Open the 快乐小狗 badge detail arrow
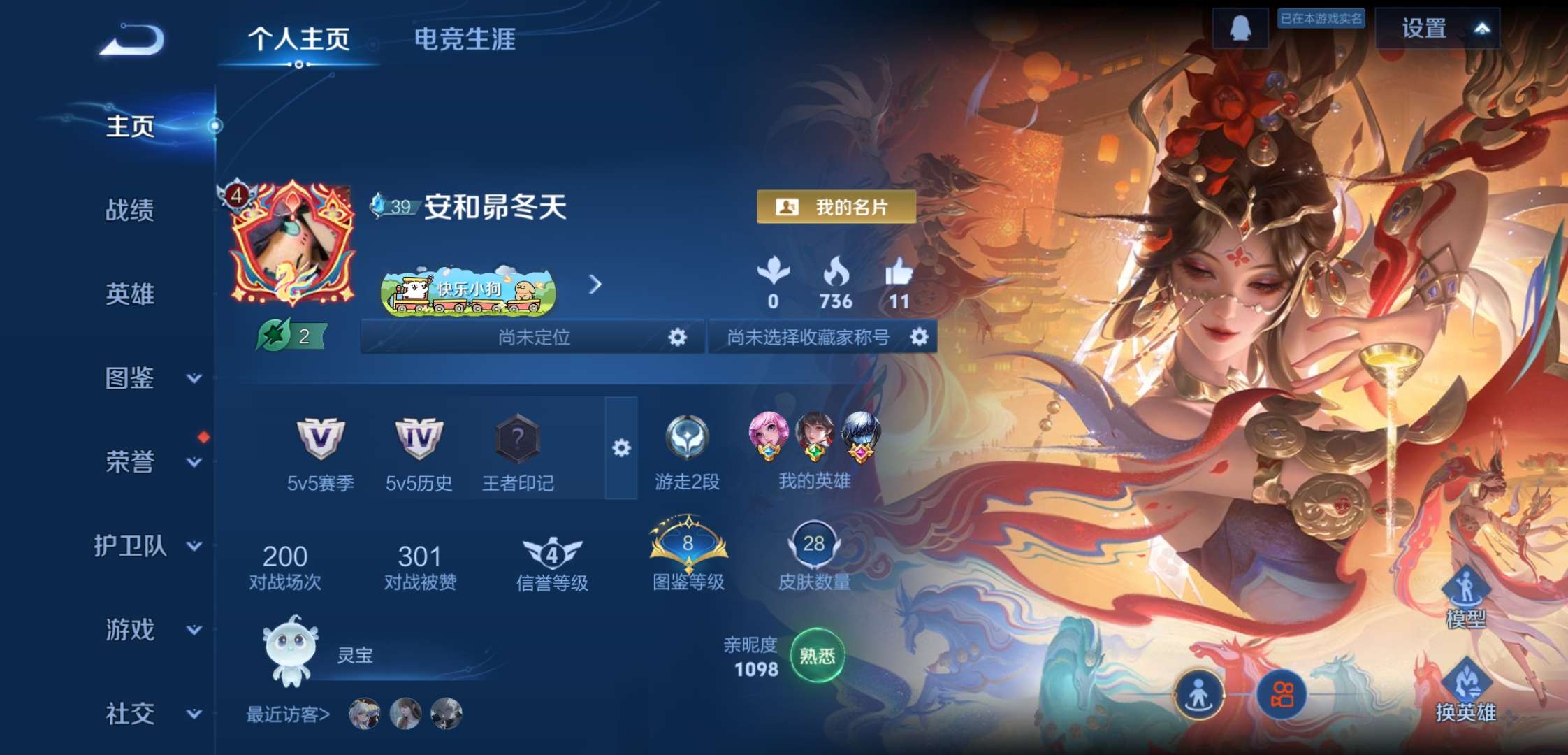The image size is (1568, 755). 595,285
